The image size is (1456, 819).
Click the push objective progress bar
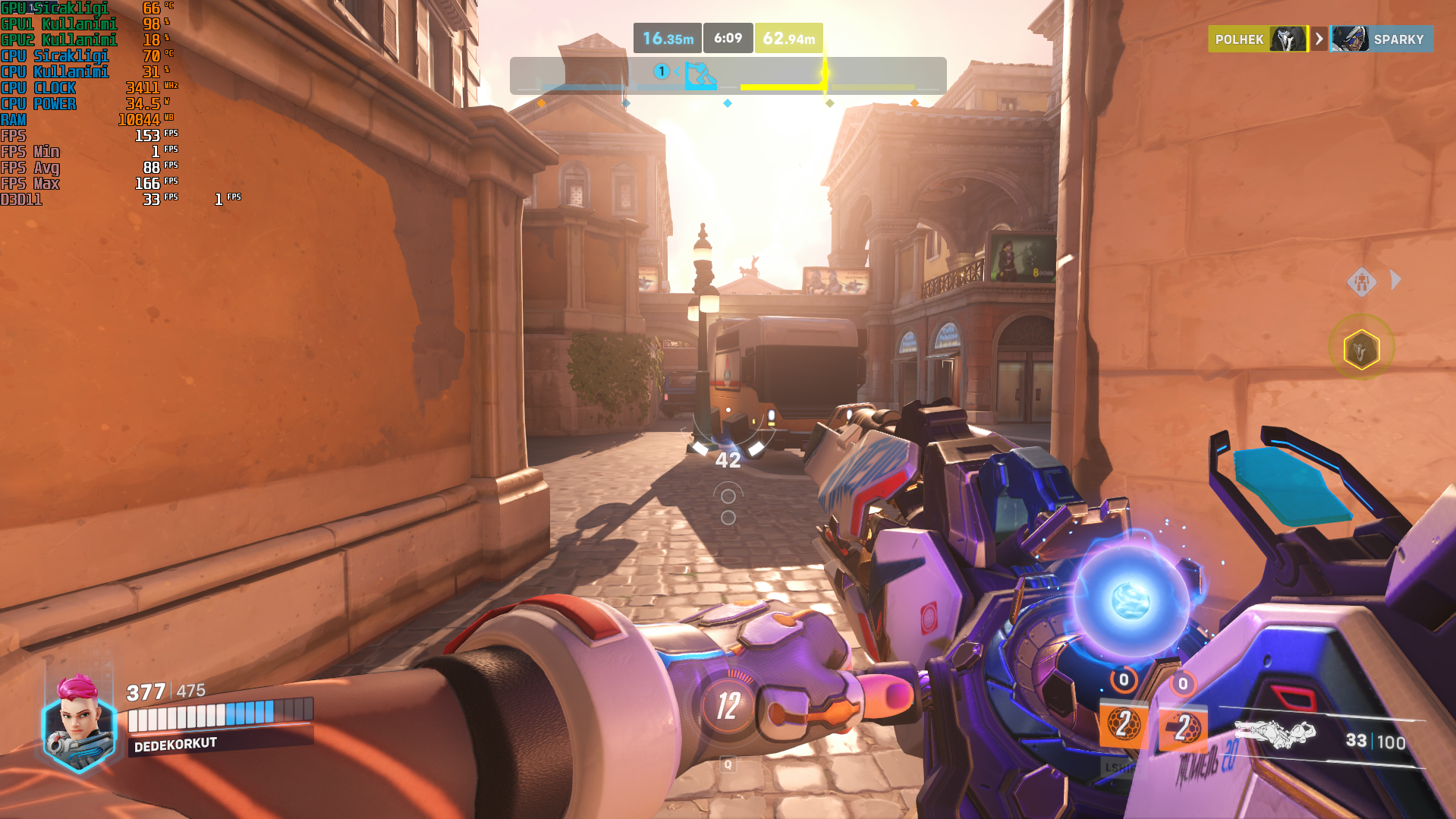(728, 76)
